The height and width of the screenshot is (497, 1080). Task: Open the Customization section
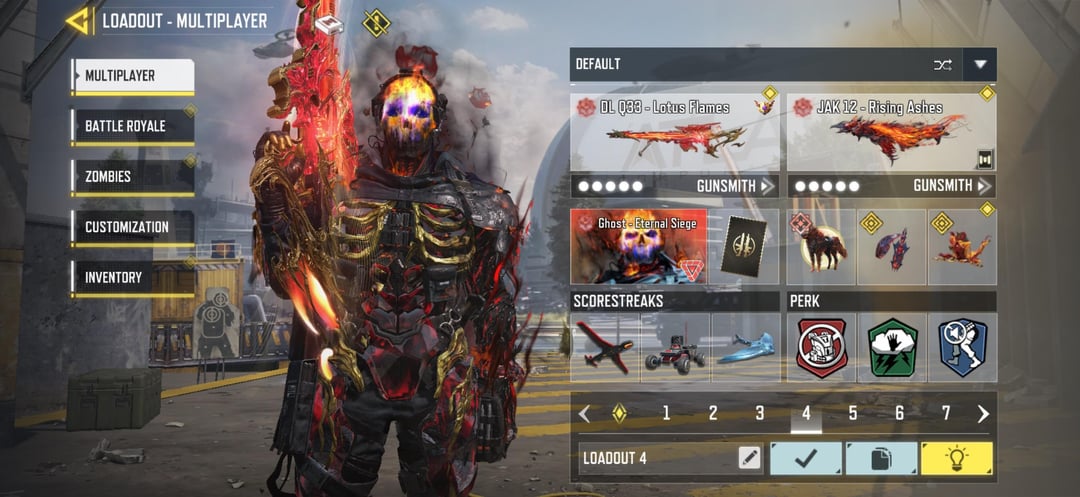(x=132, y=227)
